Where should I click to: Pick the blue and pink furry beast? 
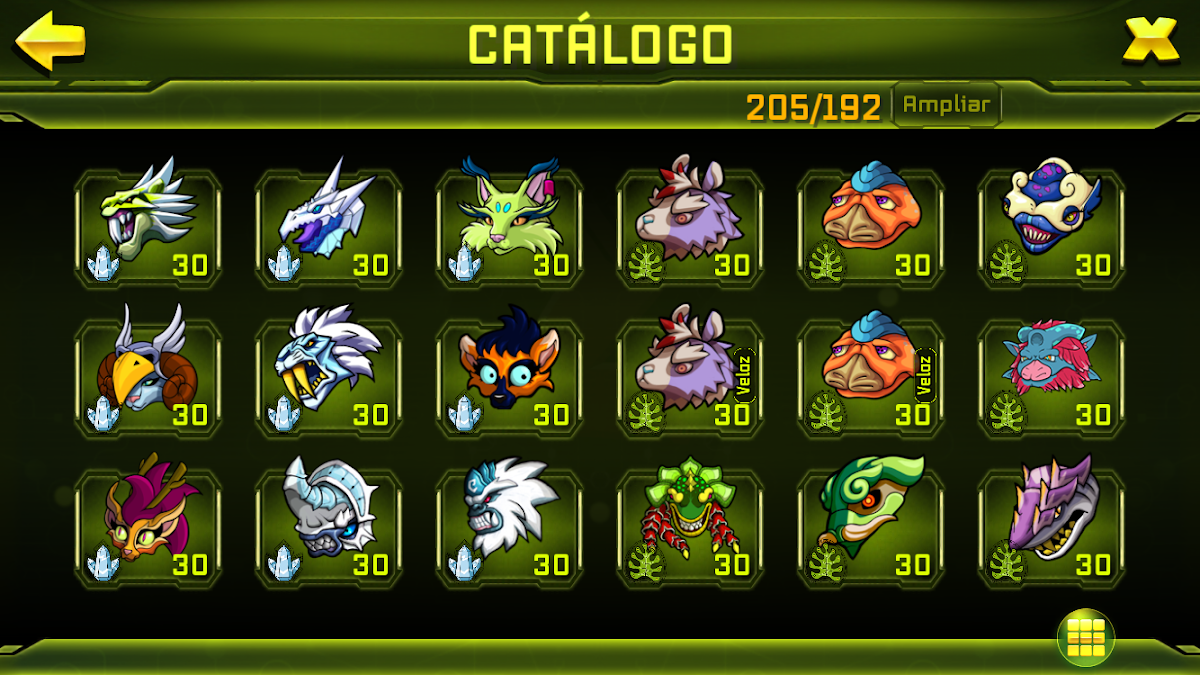point(1052,377)
